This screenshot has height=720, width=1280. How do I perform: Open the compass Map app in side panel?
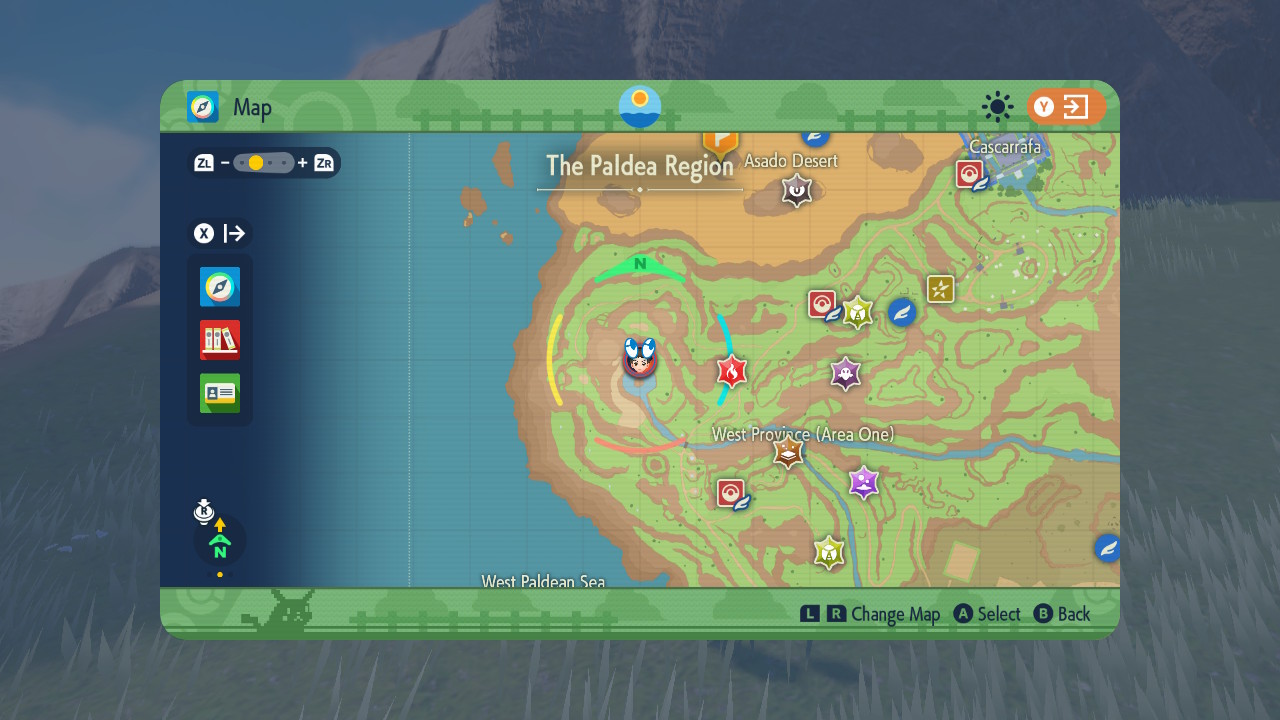coord(220,287)
